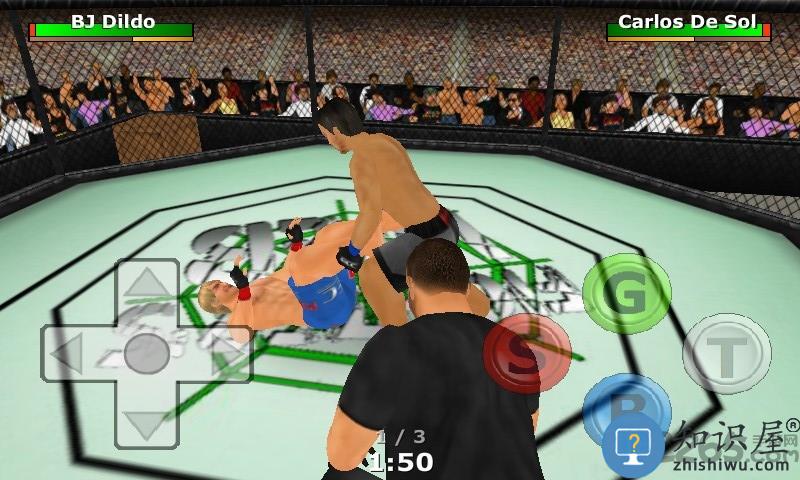Tap the grey T button
This screenshot has height=480, width=800.
(727, 353)
